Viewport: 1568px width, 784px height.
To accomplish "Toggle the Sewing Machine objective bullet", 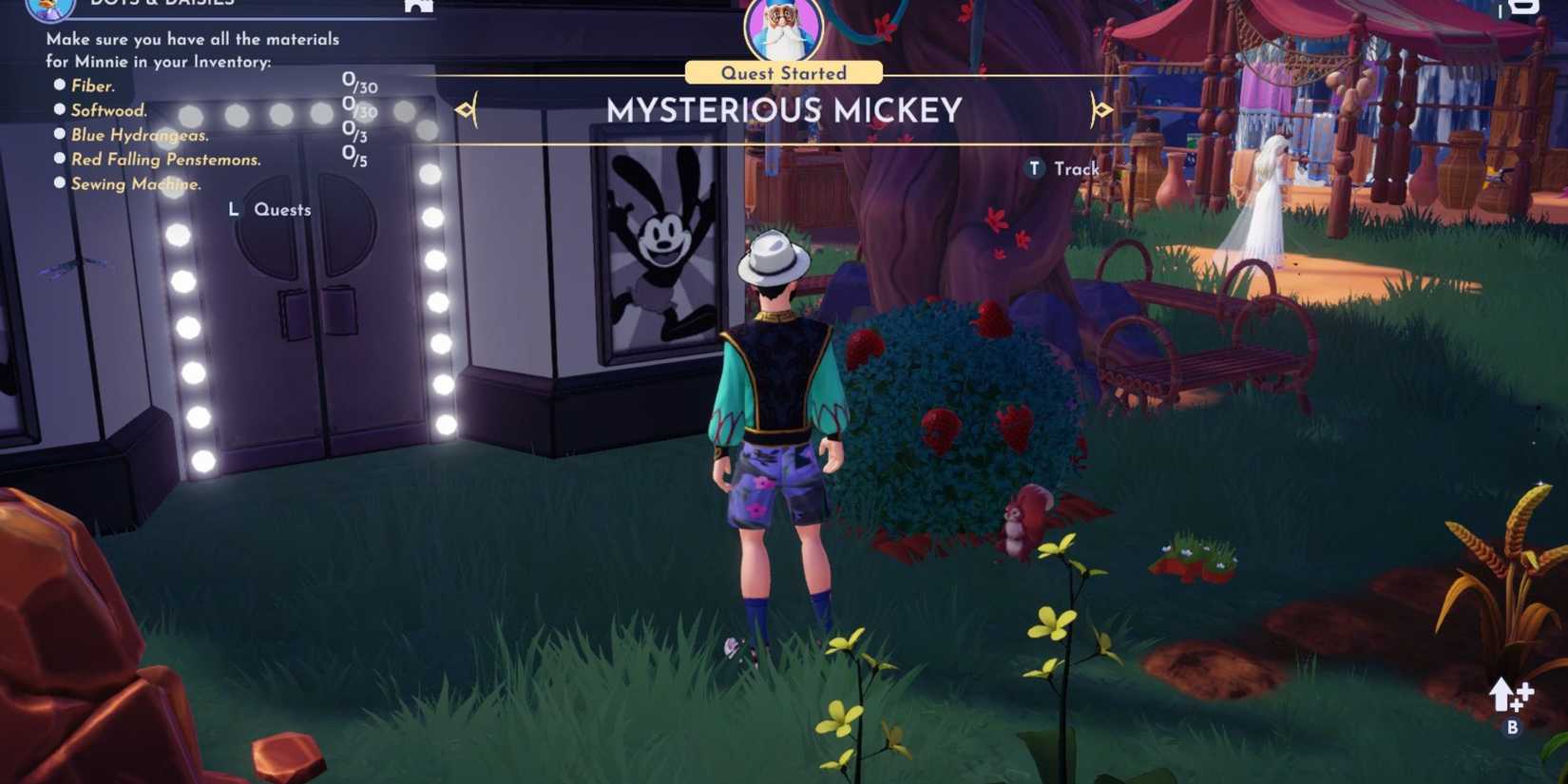I will pos(59,183).
